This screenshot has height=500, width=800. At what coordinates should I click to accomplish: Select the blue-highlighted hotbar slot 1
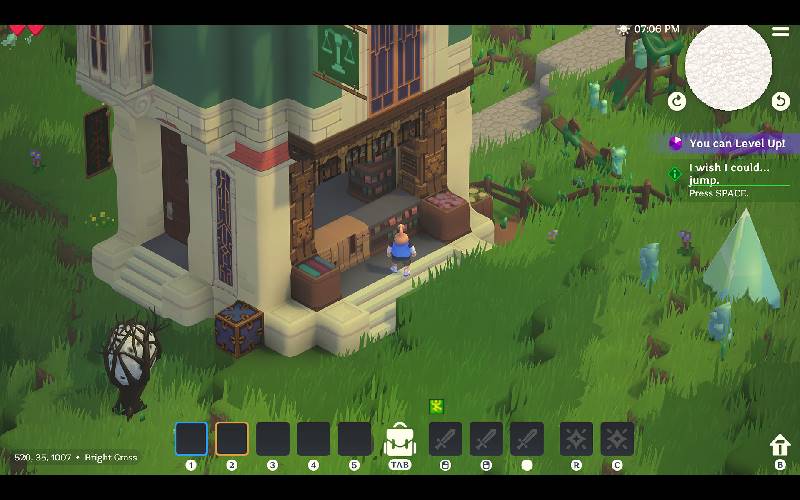[191, 439]
